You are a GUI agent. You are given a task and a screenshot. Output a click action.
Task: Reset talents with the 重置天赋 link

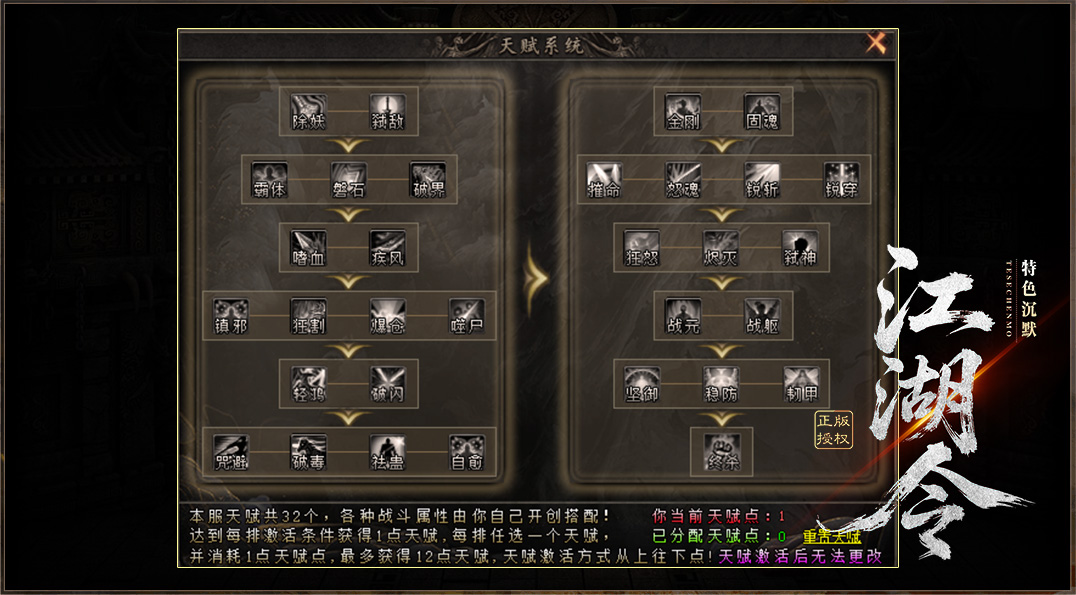831,537
